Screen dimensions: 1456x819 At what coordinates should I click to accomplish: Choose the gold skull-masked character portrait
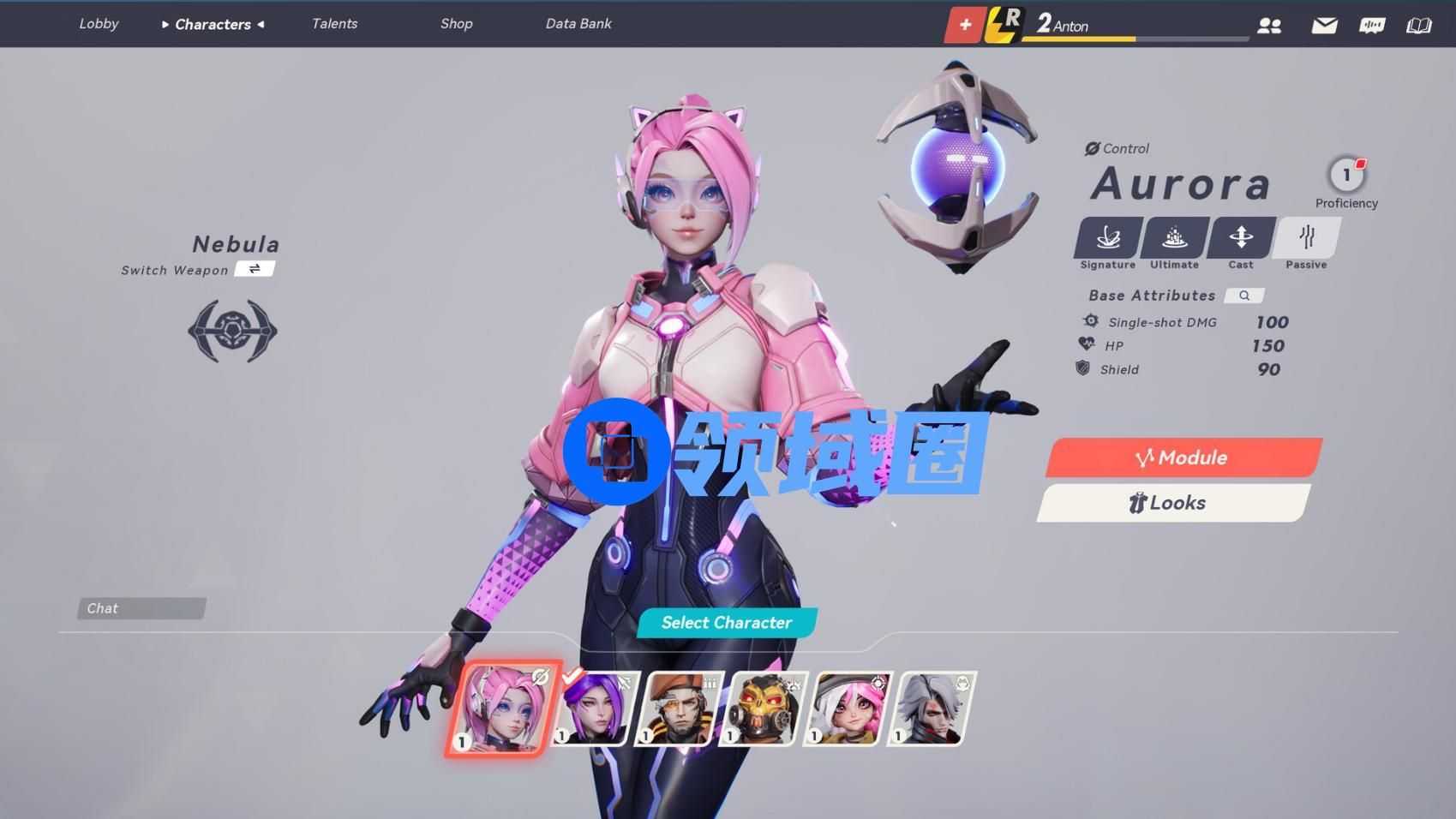(762, 708)
